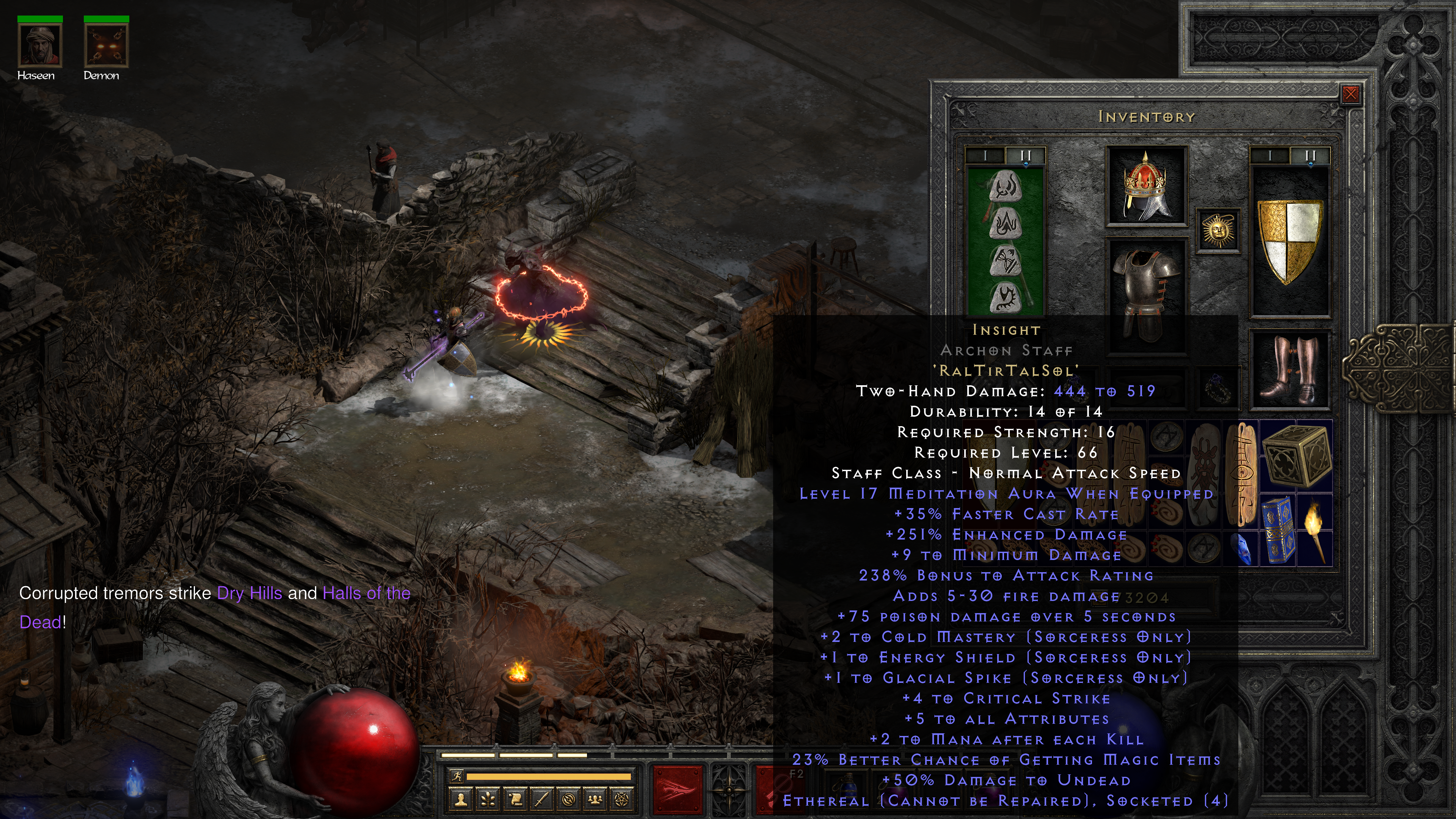The image size is (1456, 819).
Task: Select the copper boots slot
Action: [x=1290, y=370]
